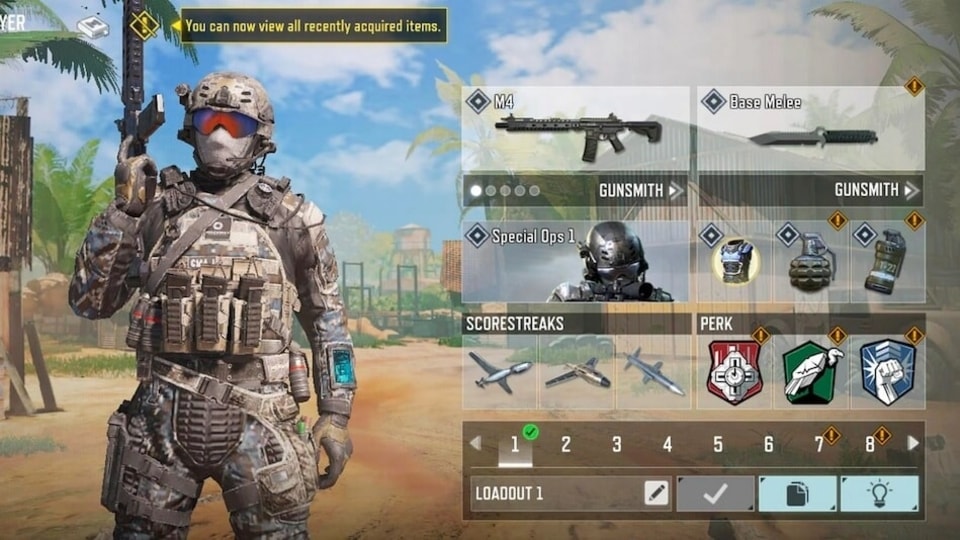Select the Base Melee knife slot
Screen dimensions: 960x540
pos(810,130)
